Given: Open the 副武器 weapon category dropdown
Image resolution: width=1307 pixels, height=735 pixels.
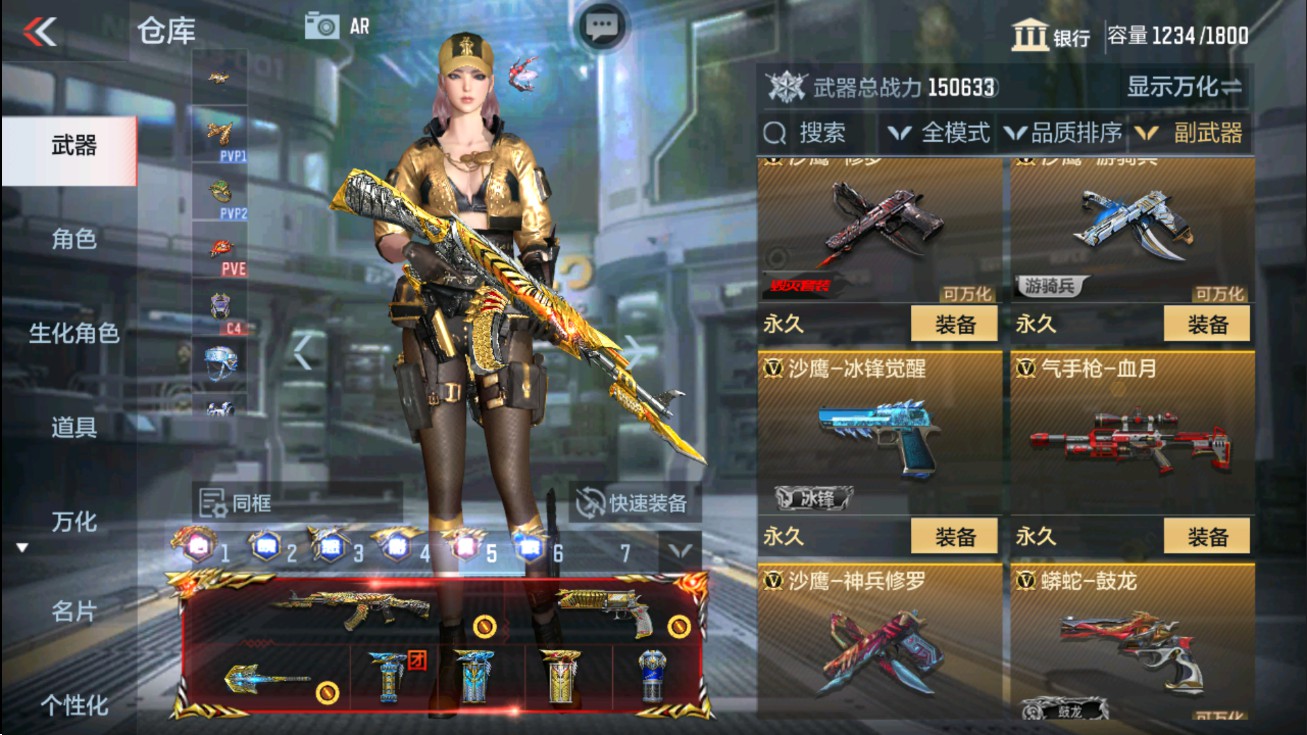Looking at the screenshot, I should click(x=1206, y=131).
